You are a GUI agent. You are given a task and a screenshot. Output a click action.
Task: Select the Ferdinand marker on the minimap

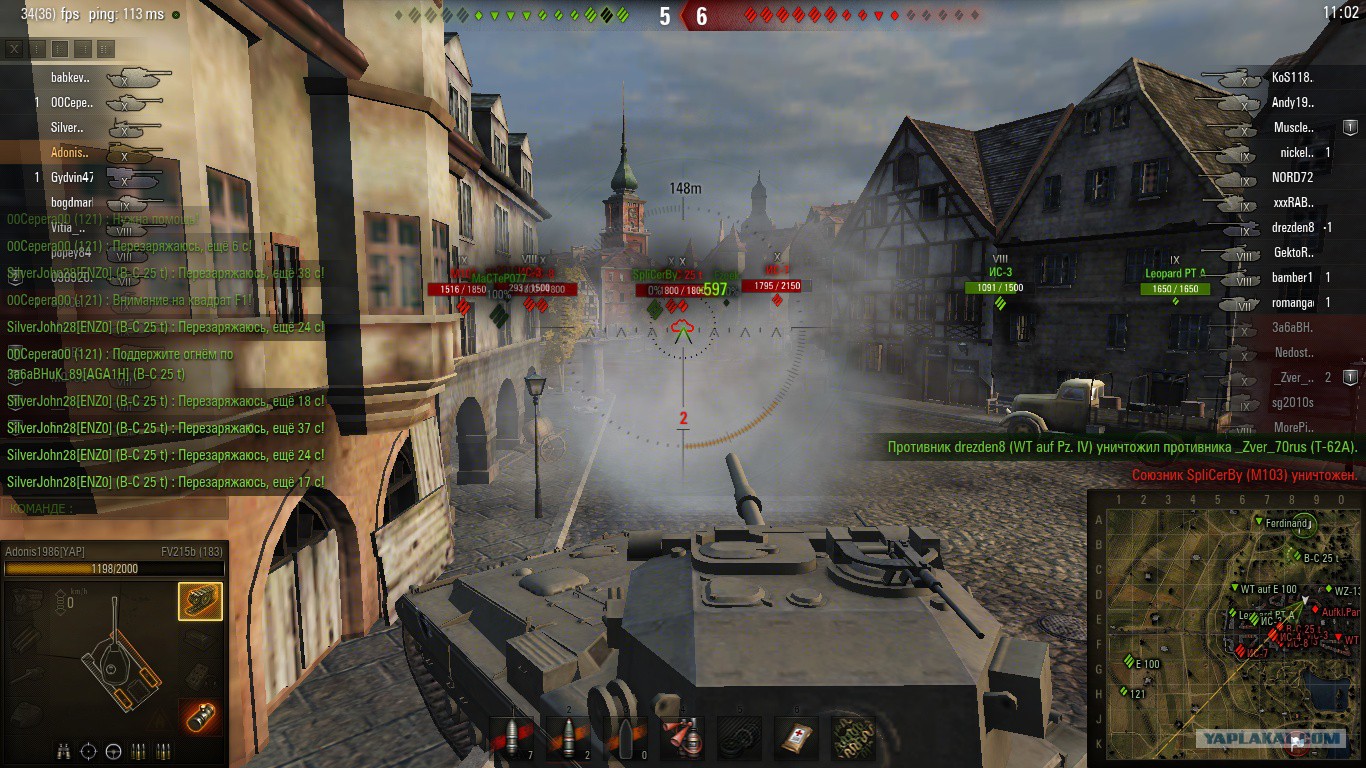click(1259, 522)
